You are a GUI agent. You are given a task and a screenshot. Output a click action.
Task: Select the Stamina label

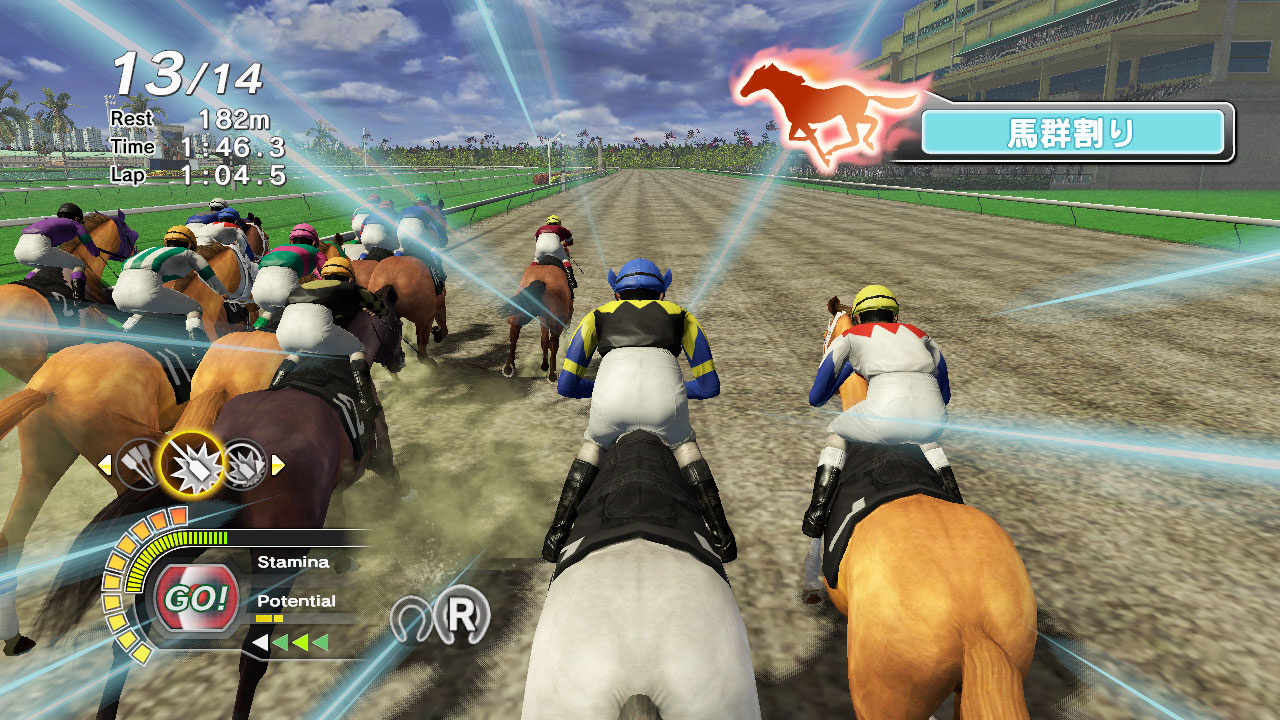coord(295,562)
